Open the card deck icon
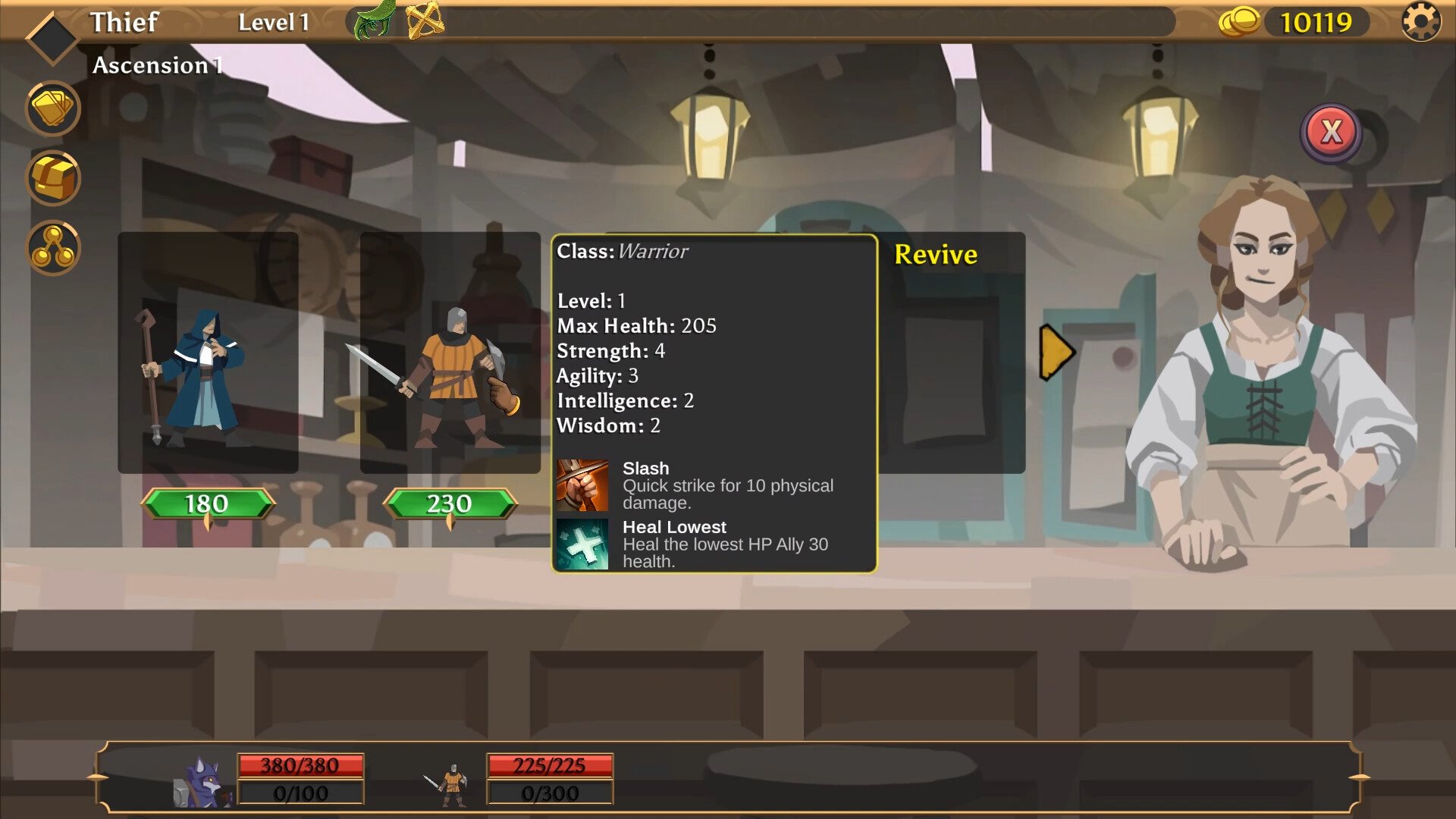 [x=53, y=108]
